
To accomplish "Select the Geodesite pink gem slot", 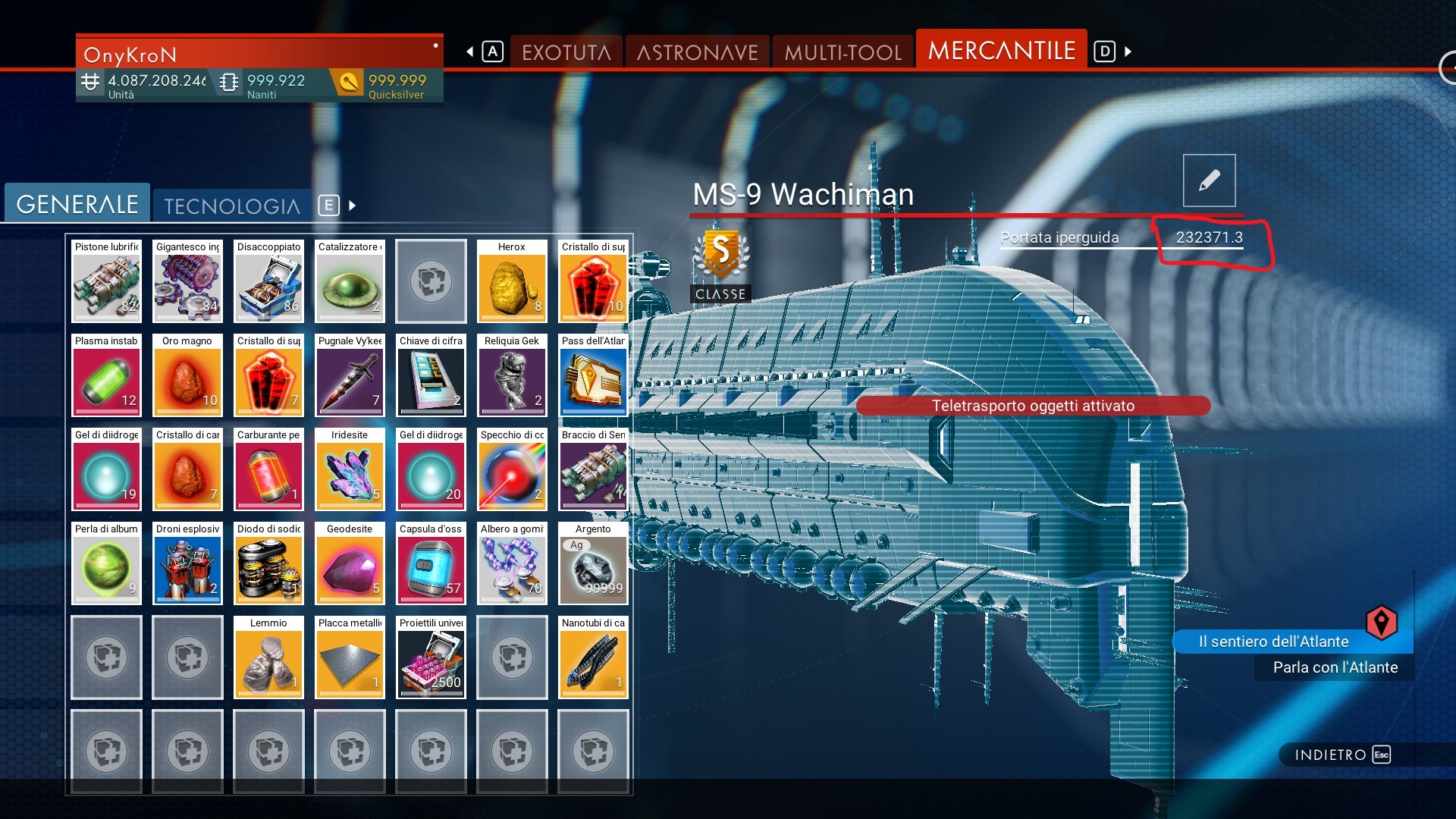I will [350, 564].
